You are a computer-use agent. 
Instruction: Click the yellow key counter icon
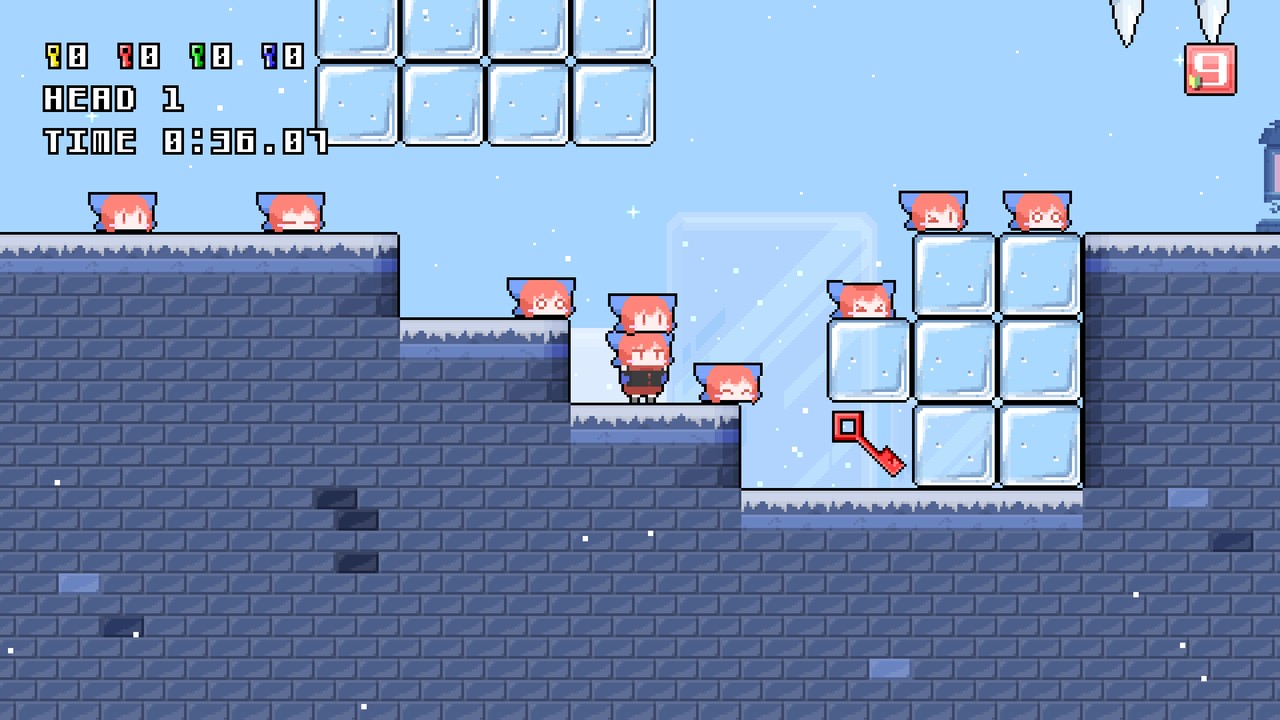pyautogui.click(x=55, y=58)
